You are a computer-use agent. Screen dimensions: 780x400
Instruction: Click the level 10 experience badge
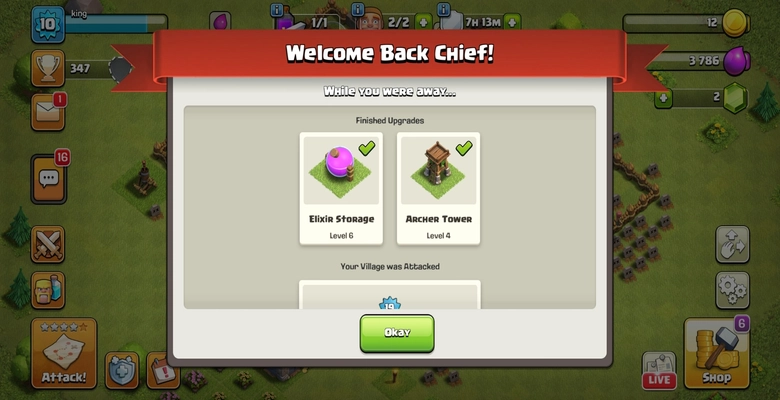pyautogui.click(x=47, y=25)
